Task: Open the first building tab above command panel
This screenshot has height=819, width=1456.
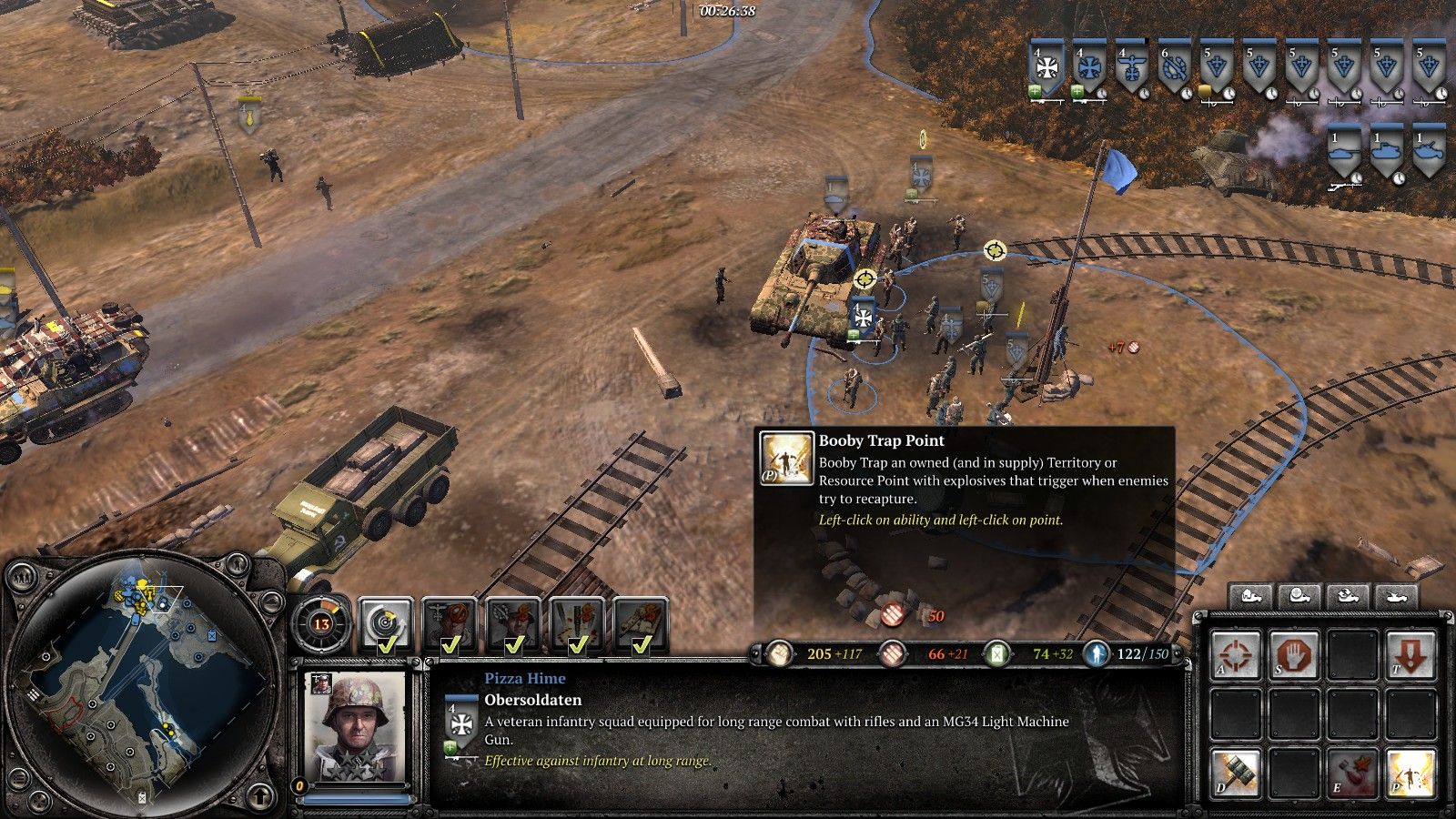Action: pos(1250,596)
